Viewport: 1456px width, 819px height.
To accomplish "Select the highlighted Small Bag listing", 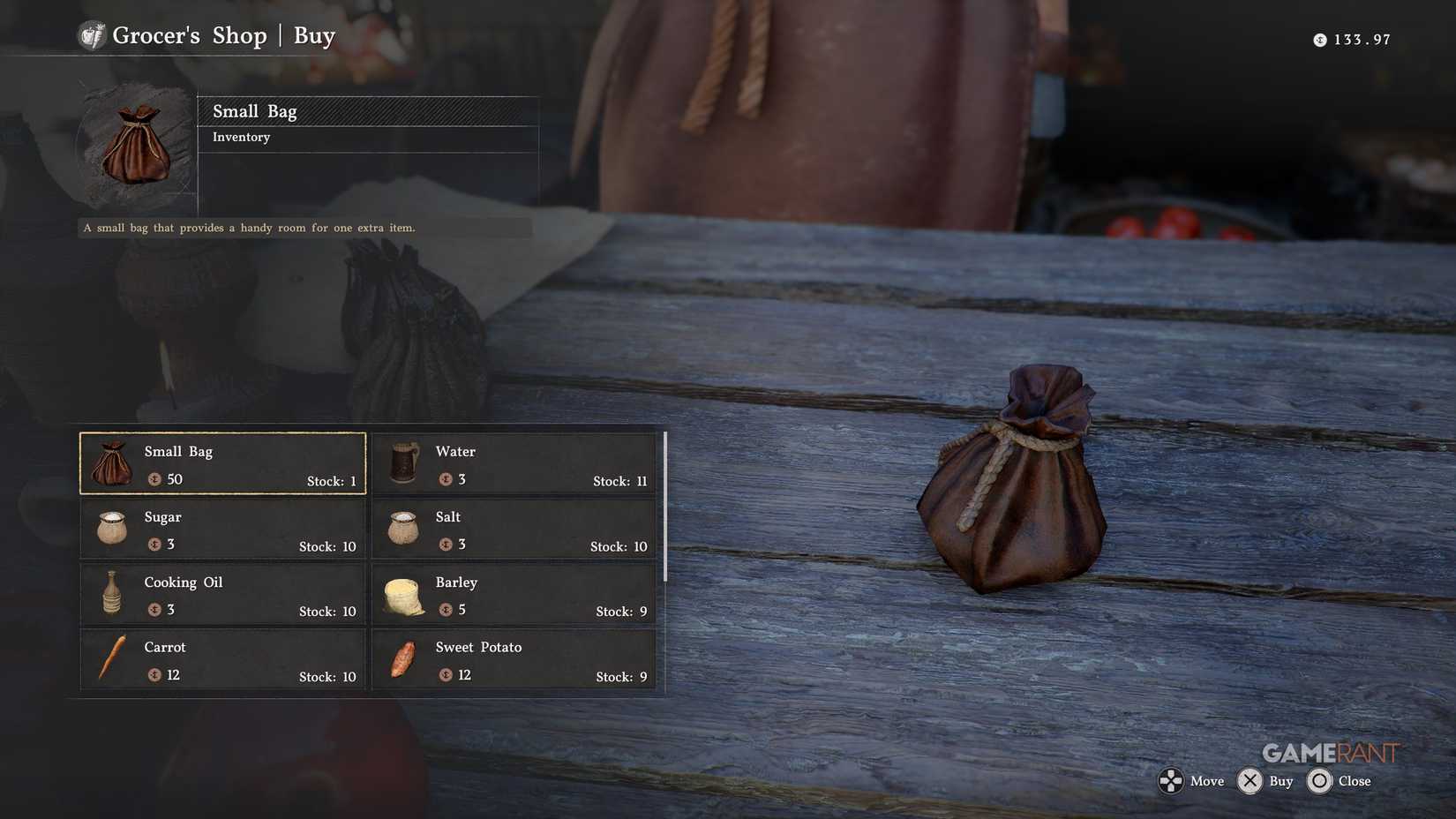I will point(221,462).
